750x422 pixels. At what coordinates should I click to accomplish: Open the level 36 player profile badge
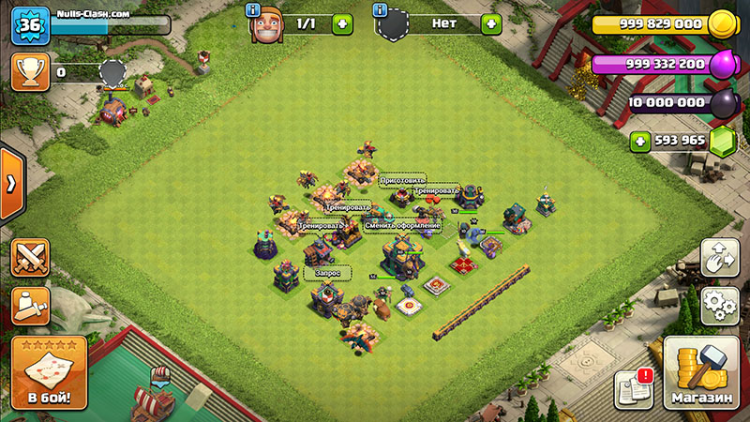click(30, 25)
